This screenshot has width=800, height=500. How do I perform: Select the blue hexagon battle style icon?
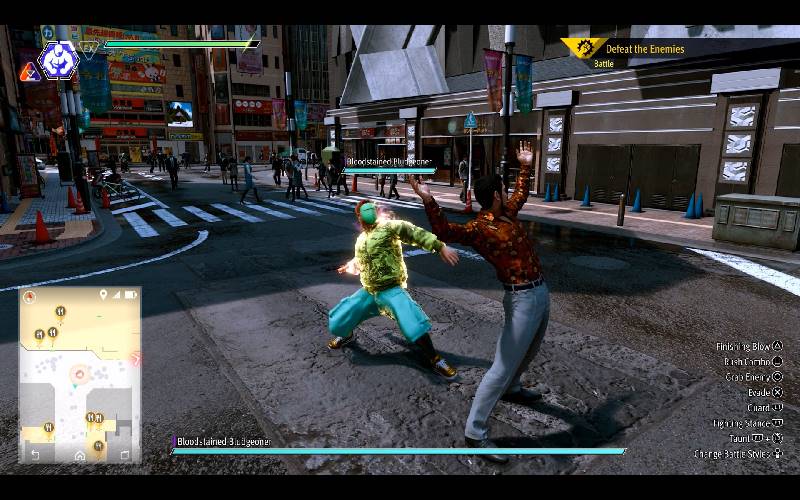58,60
